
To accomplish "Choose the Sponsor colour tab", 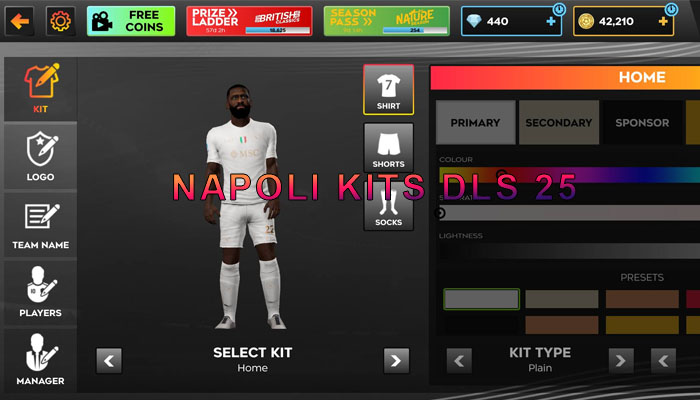I will [x=642, y=122].
